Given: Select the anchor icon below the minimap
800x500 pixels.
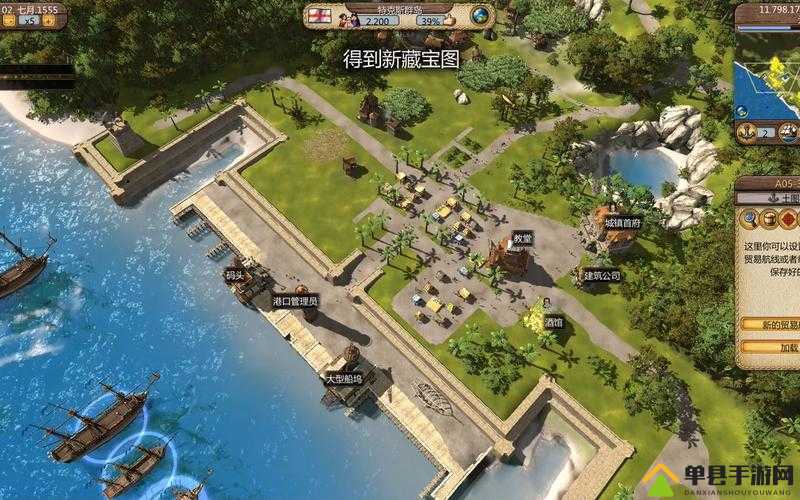Looking at the screenshot, I should pos(745,132).
